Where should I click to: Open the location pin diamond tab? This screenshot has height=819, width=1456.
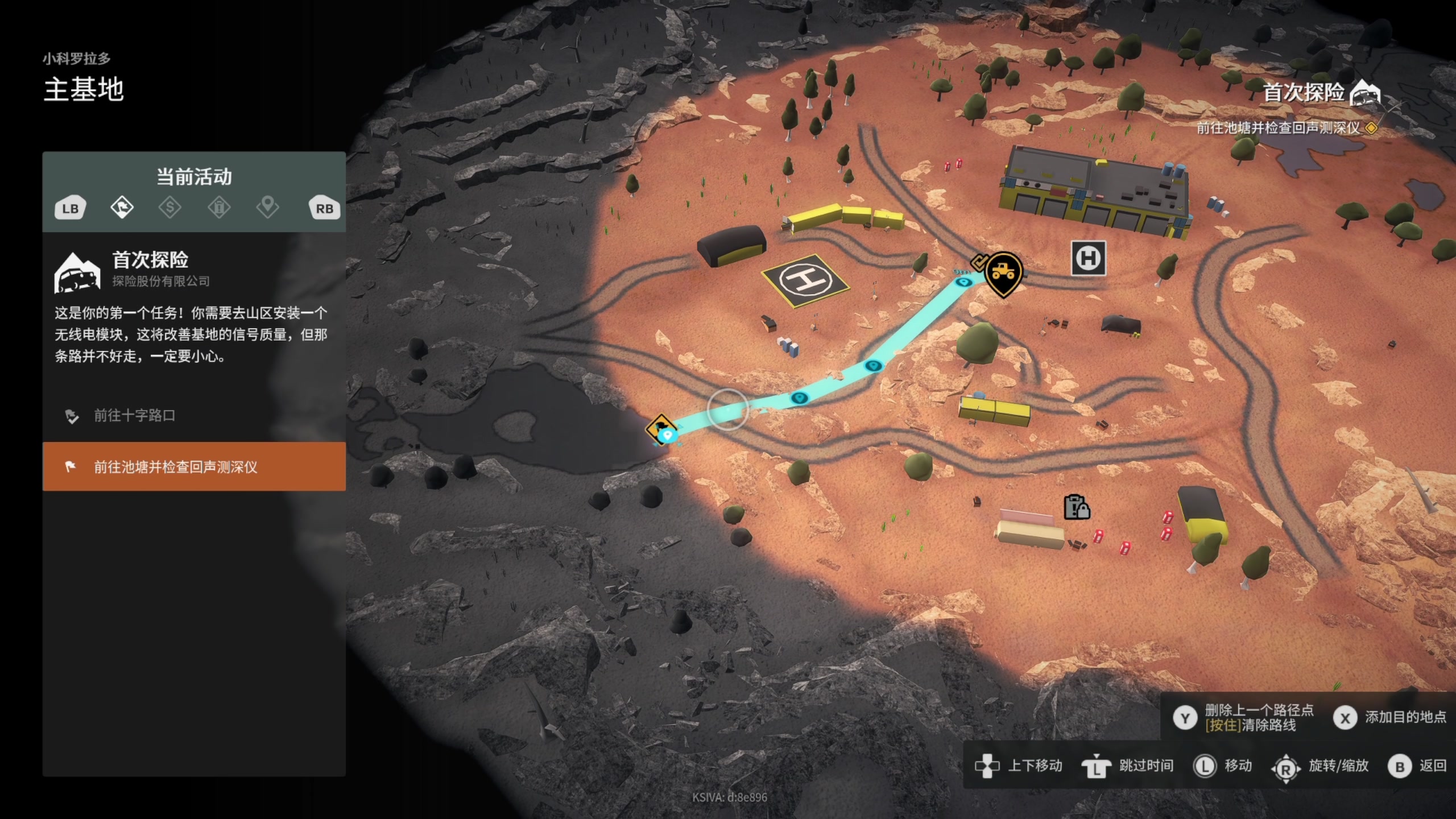click(x=267, y=208)
